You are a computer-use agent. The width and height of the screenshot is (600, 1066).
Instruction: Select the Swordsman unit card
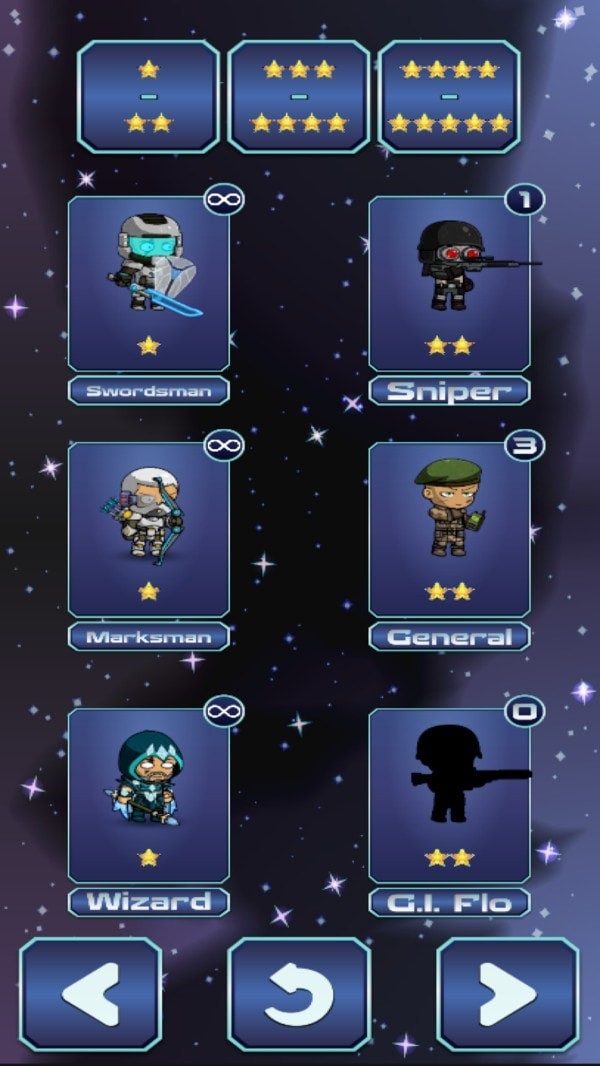pyautogui.click(x=149, y=284)
